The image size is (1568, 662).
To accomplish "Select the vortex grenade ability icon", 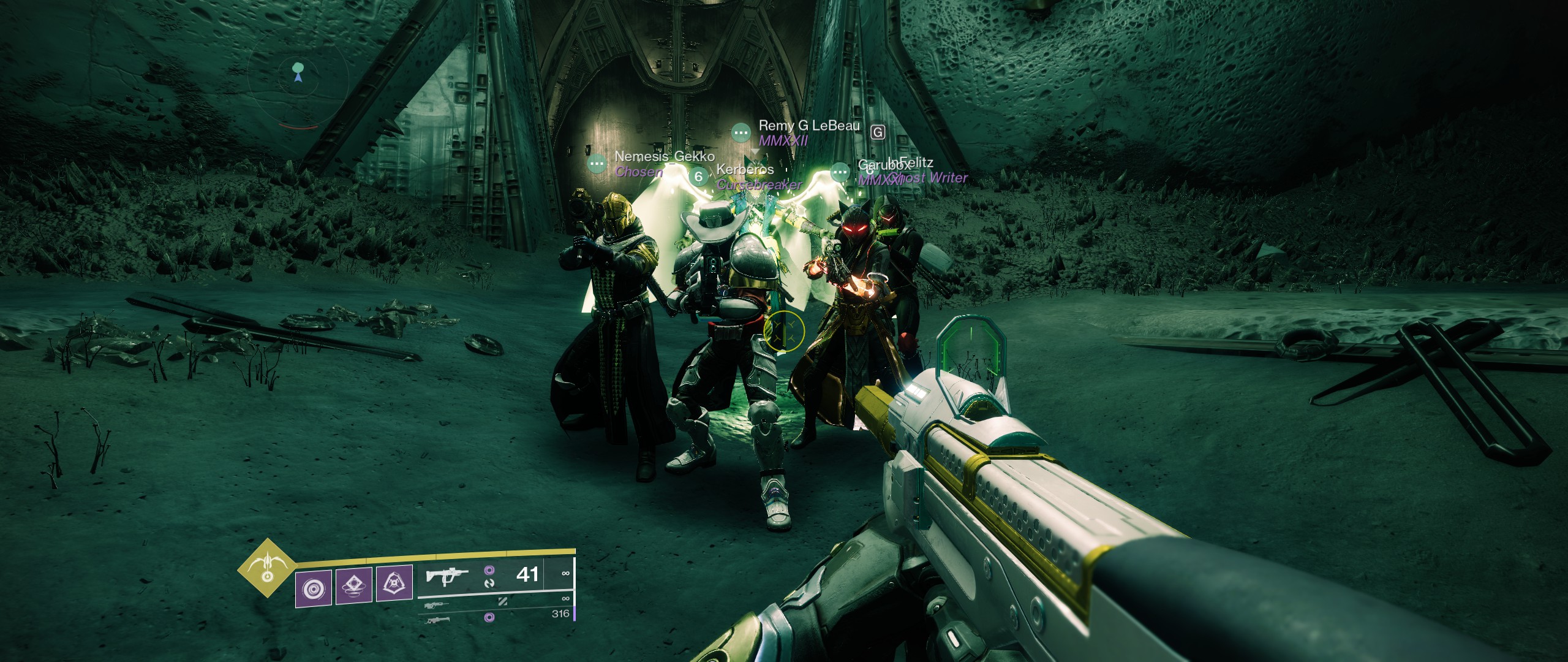I will tap(314, 588).
